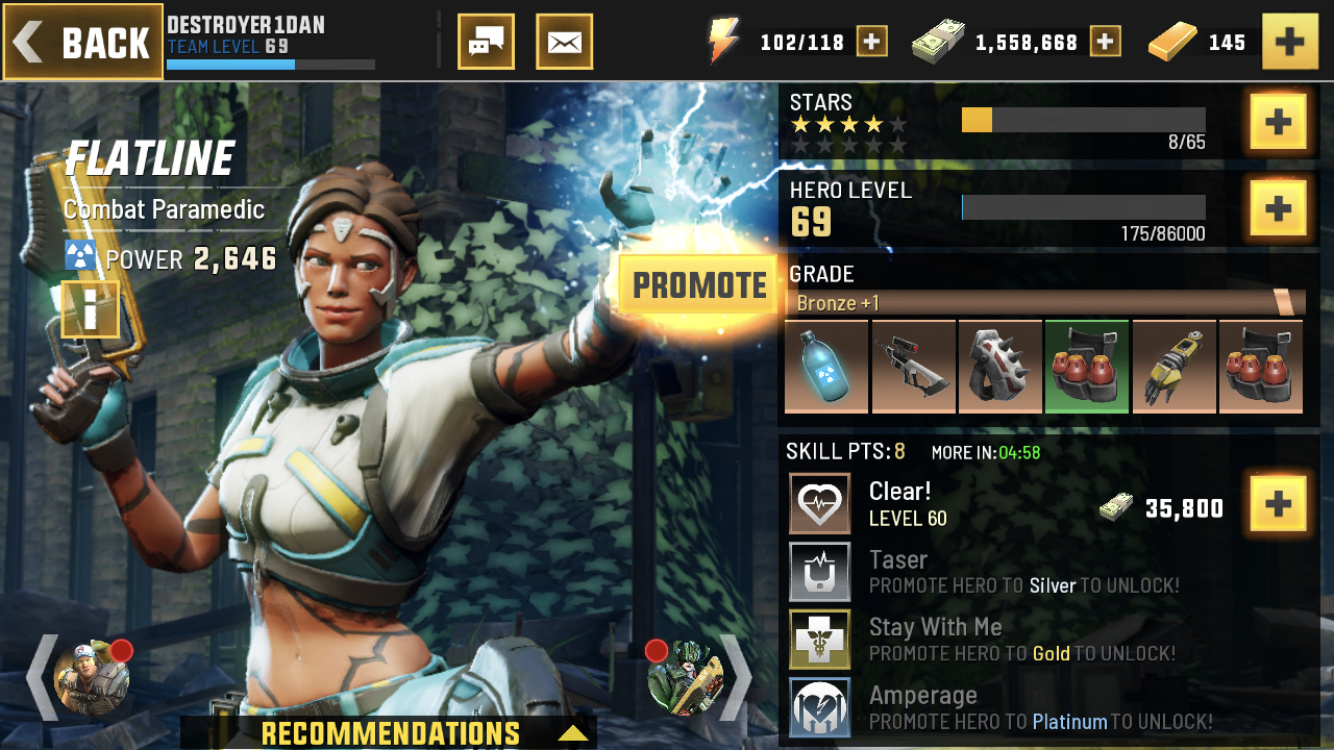Add more energy with the plus button
Screen dimensions: 1334x750
pyautogui.click(x=871, y=42)
